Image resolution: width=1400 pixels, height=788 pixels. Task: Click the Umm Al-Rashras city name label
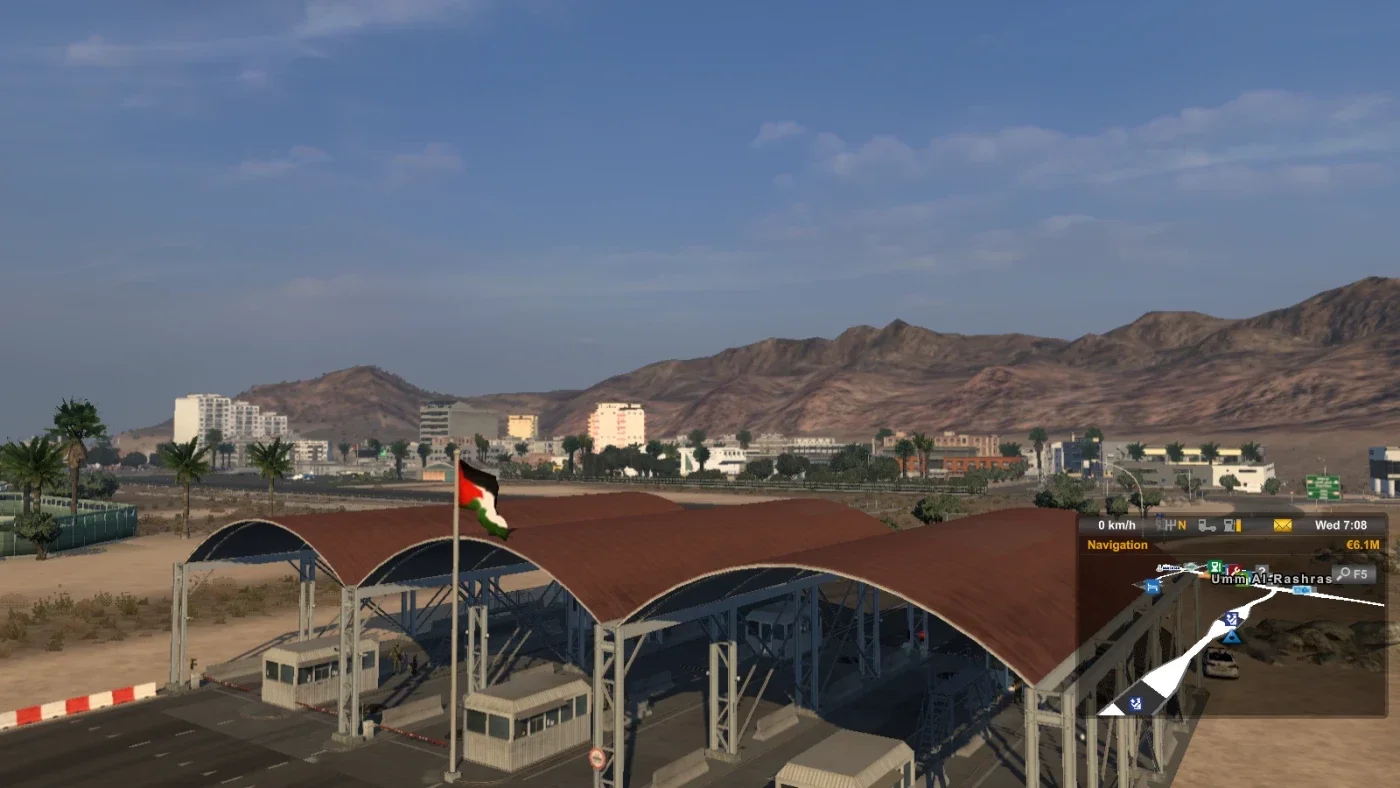[1270, 578]
